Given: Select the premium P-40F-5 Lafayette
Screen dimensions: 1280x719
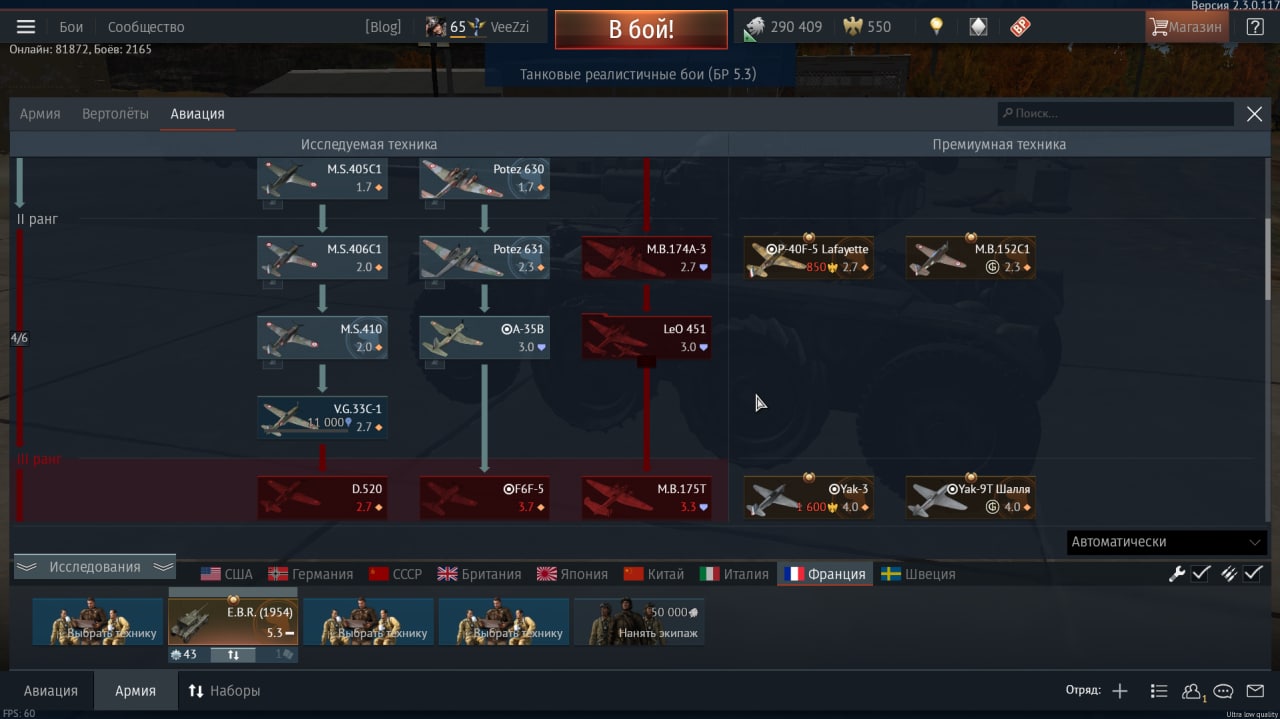Looking at the screenshot, I should click(808, 258).
